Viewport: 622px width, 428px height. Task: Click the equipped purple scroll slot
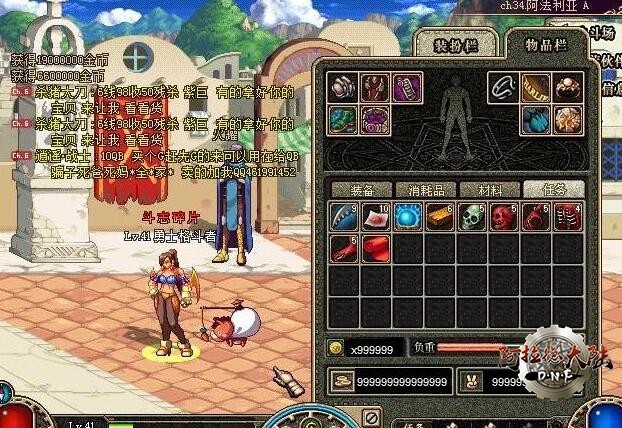[x=408, y=88]
